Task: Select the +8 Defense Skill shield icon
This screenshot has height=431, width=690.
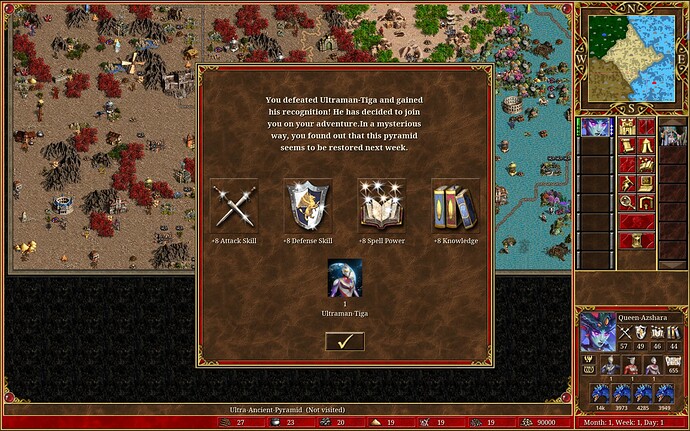Action: (x=307, y=204)
